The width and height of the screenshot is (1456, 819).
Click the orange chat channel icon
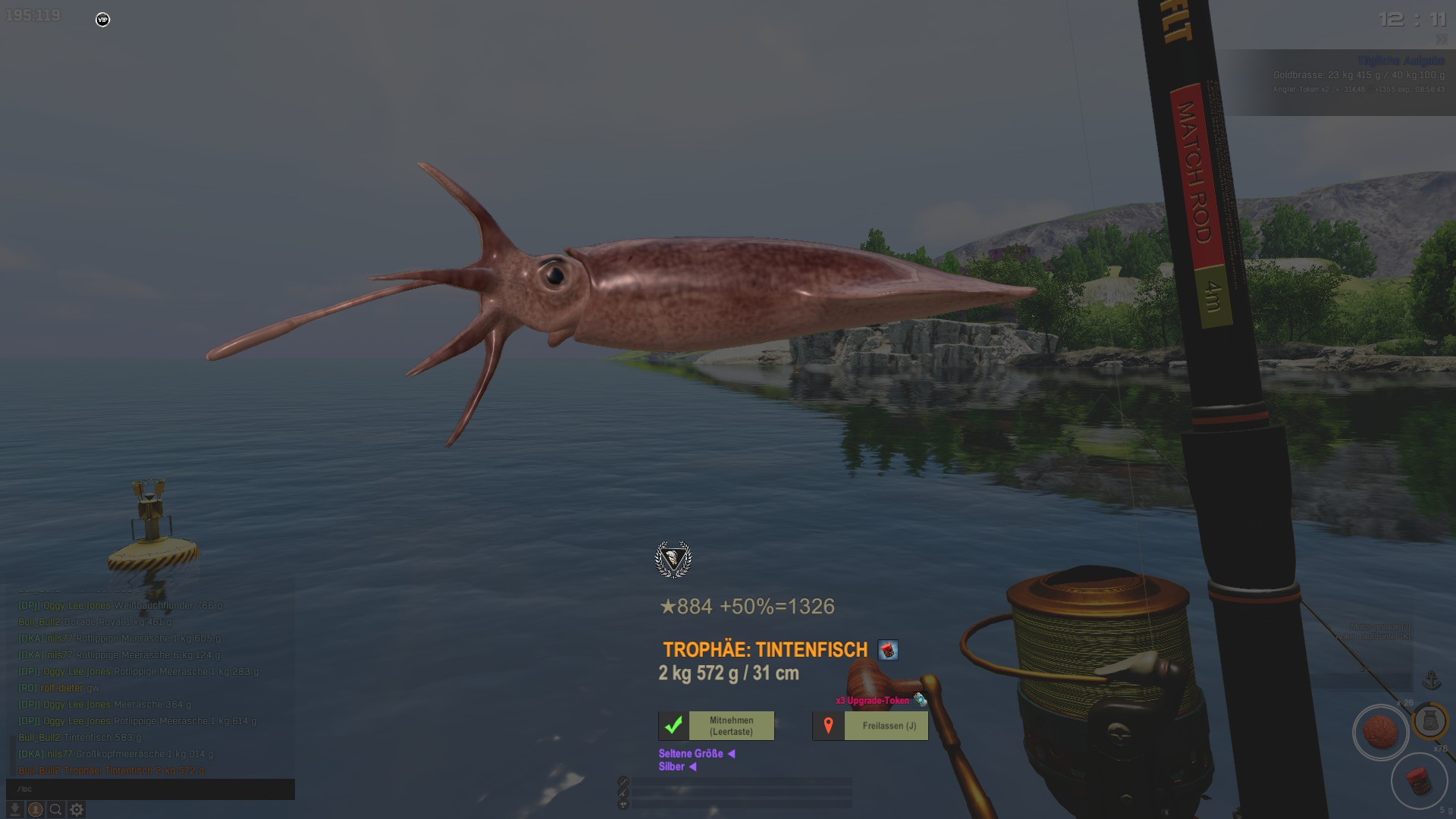pos(35,810)
